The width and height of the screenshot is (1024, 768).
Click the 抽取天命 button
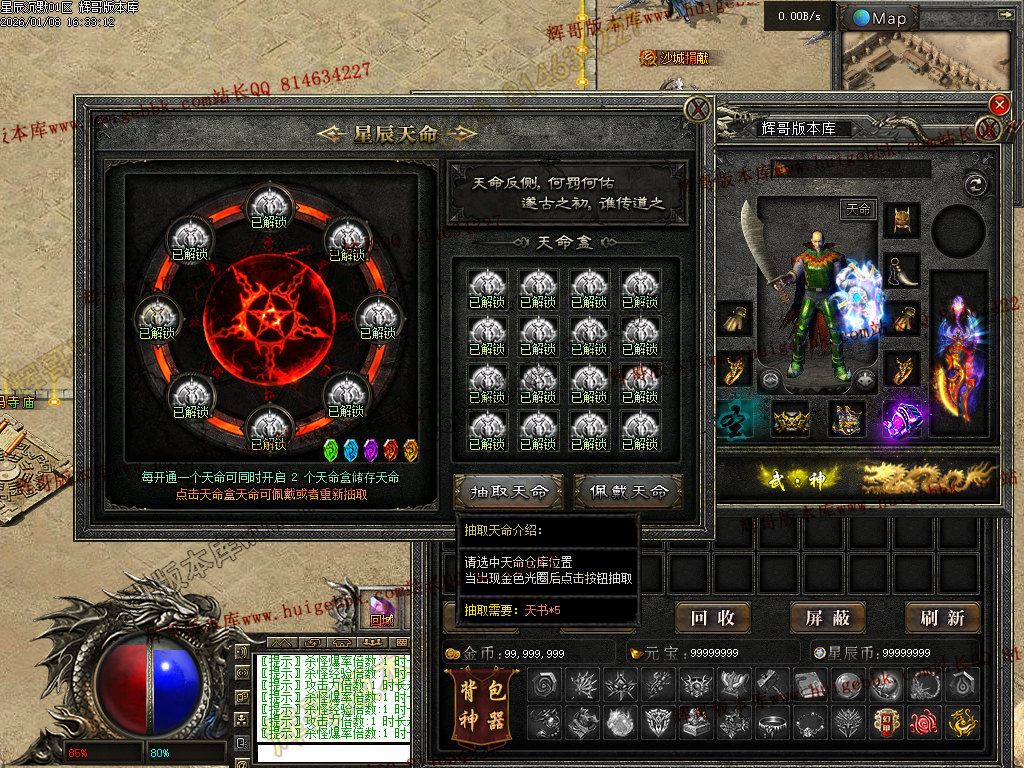point(509,491)
